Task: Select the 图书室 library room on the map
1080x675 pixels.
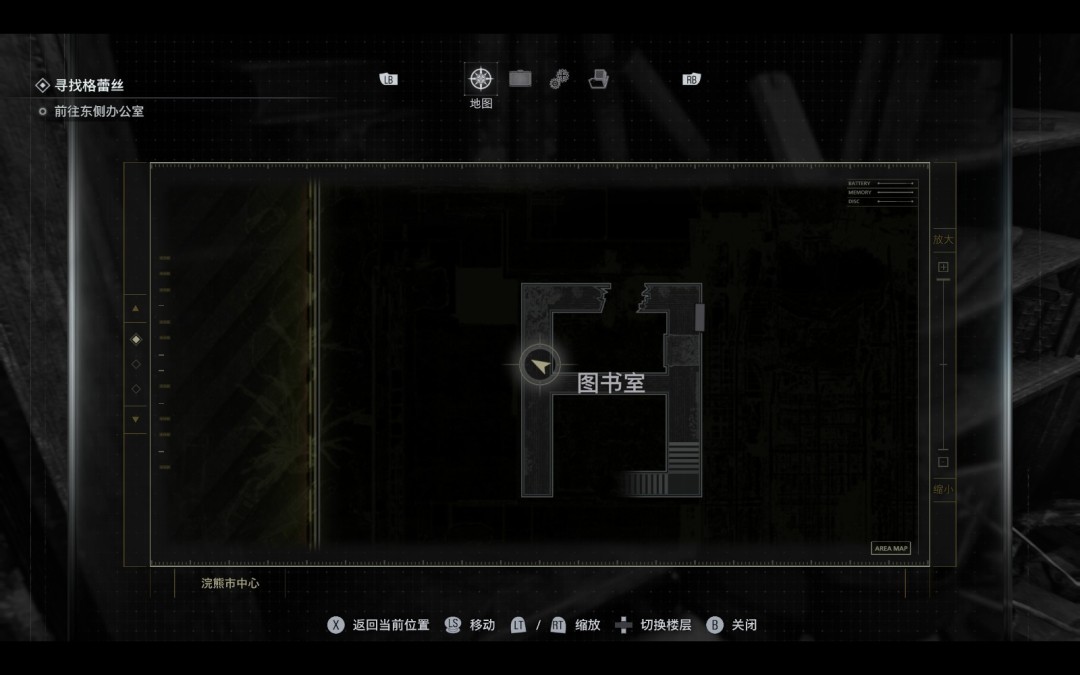Action: (611, 383)
